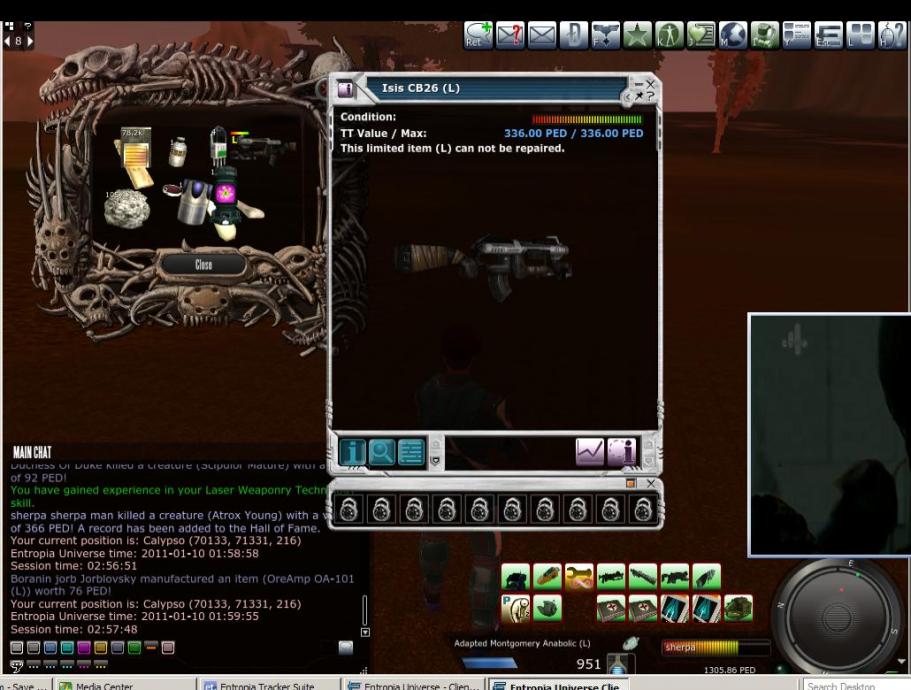Click the compass radar in the corner
911x690 pixels.
(x=836, y=614)
